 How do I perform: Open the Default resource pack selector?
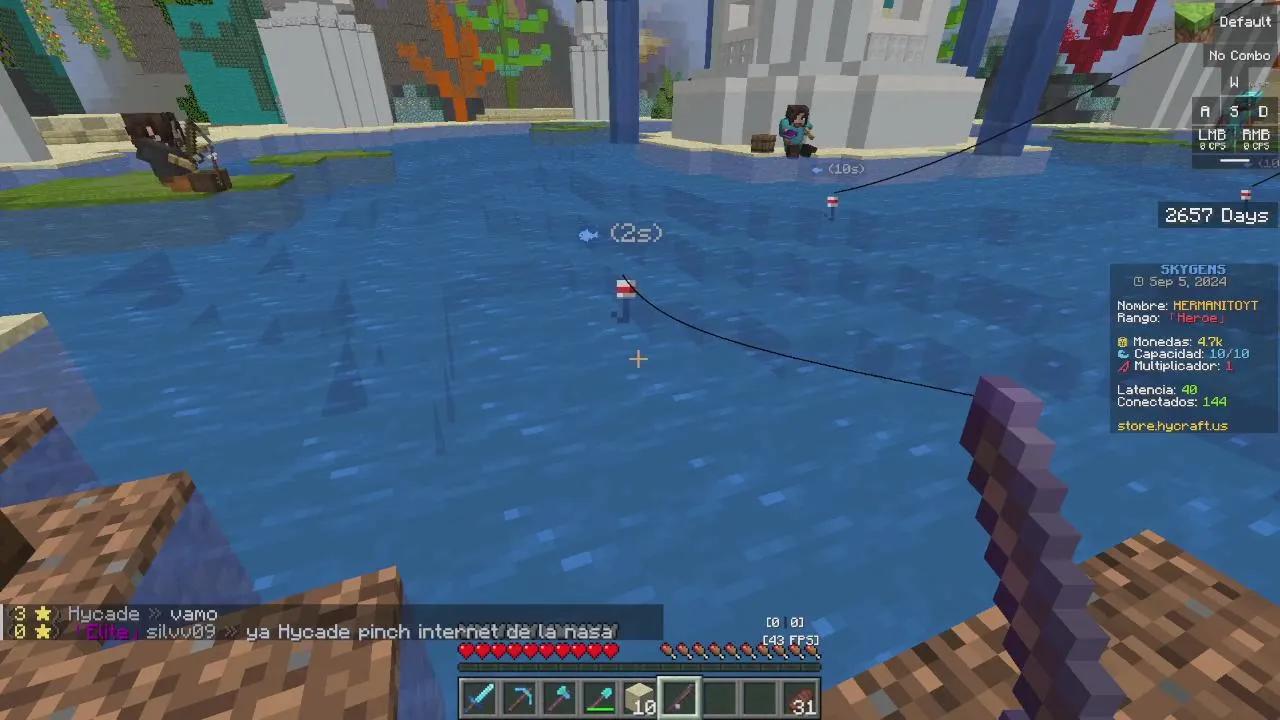[x=1245, y=21]
